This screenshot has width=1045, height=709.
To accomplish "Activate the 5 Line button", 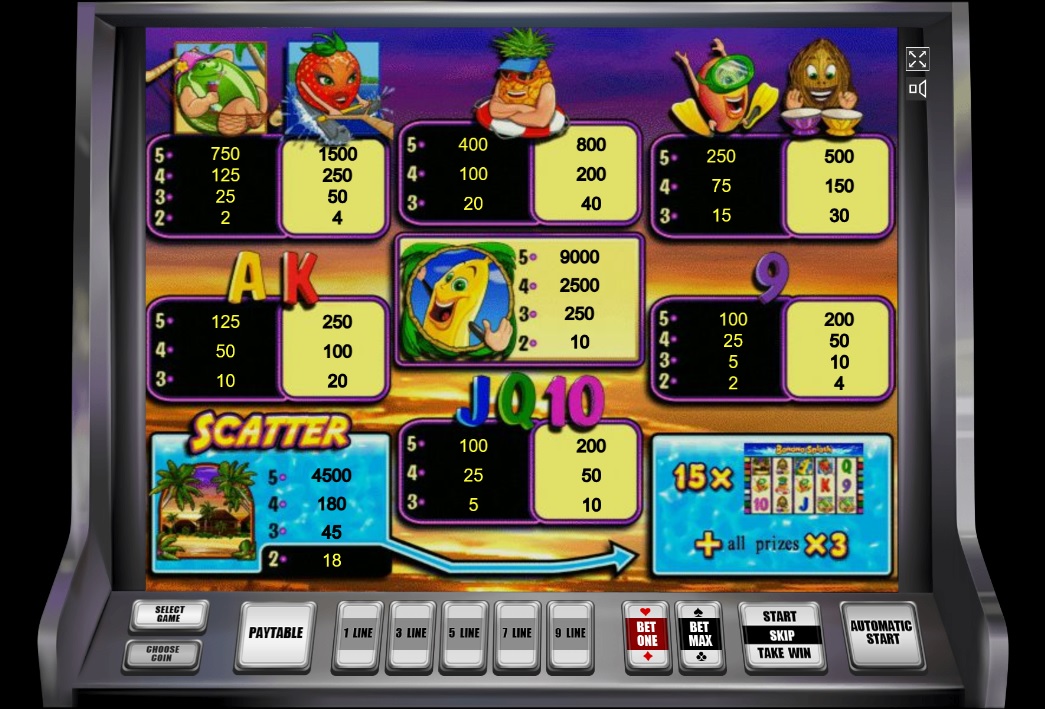I will pyautogui.click(x=465, y=633).
